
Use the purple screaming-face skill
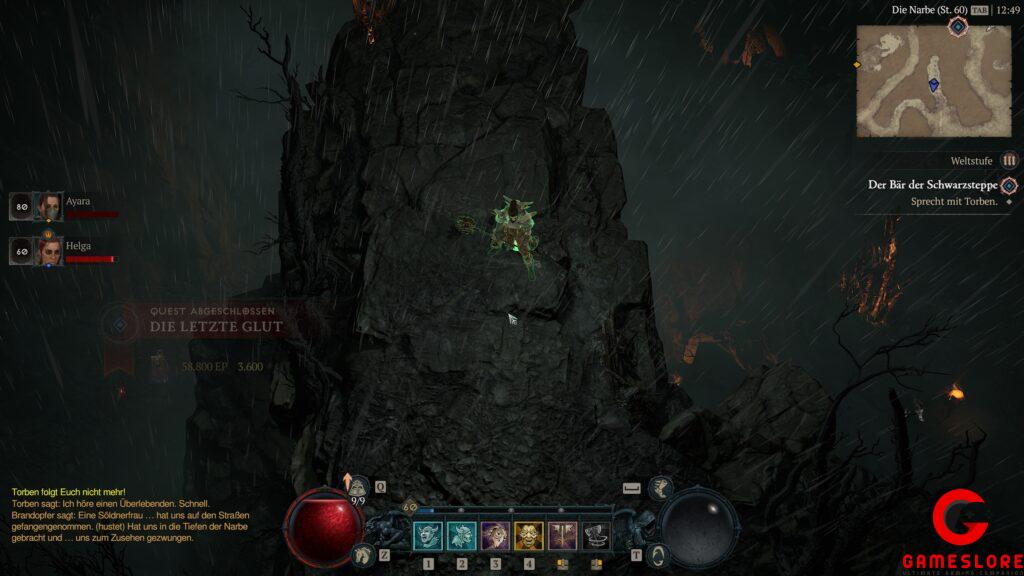point(495,536)
